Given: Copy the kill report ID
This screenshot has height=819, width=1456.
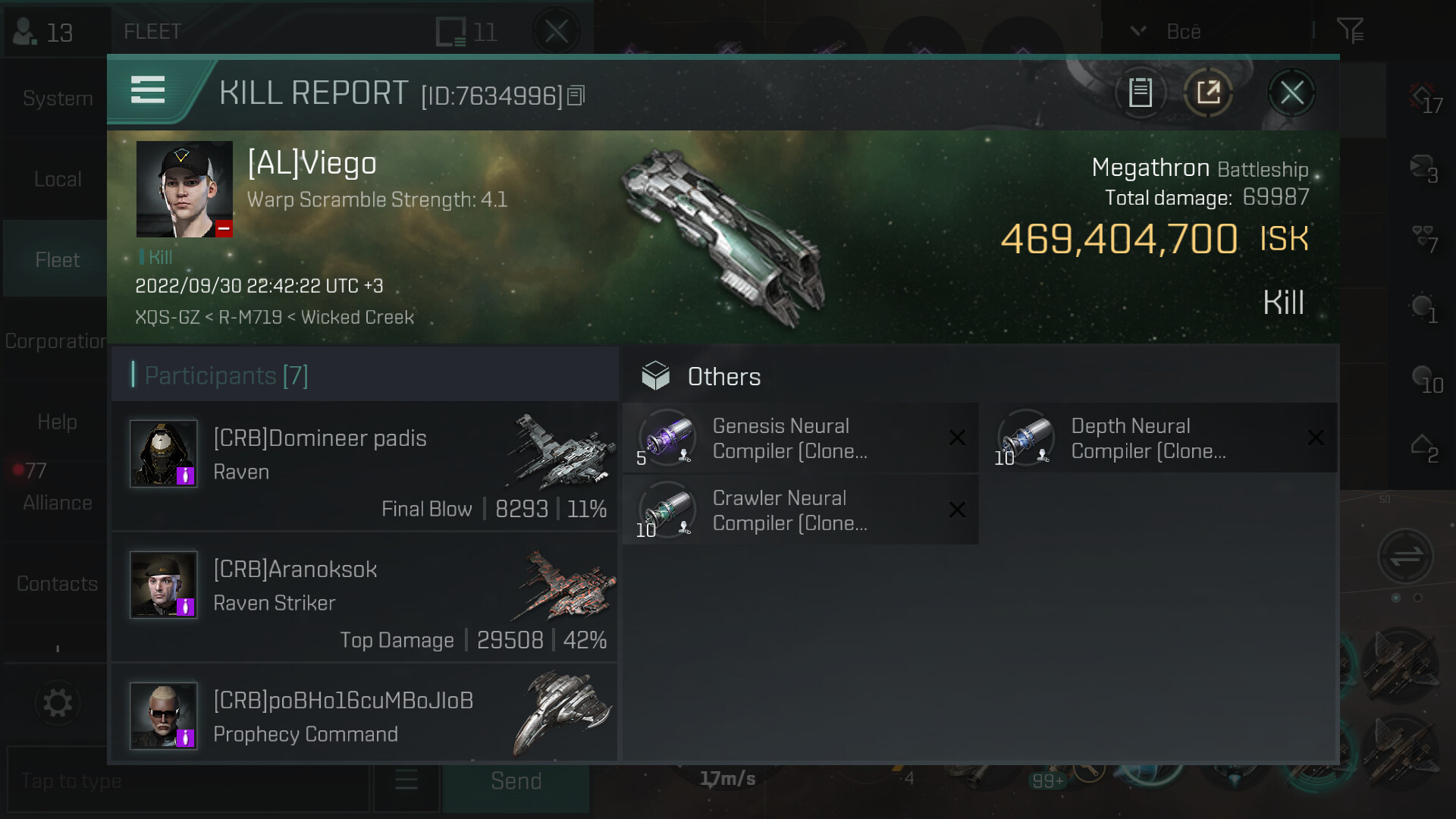Looking at the screenshot, I should point(576,96).
